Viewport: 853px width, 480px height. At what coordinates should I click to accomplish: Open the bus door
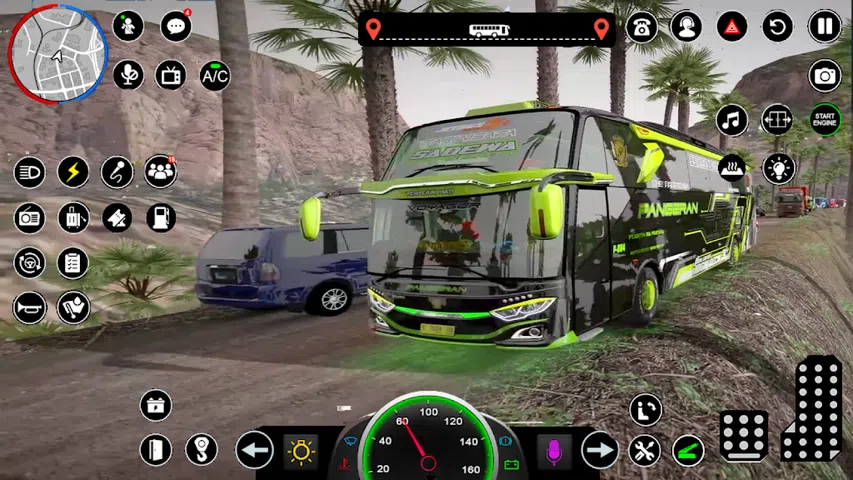[155, 450]
